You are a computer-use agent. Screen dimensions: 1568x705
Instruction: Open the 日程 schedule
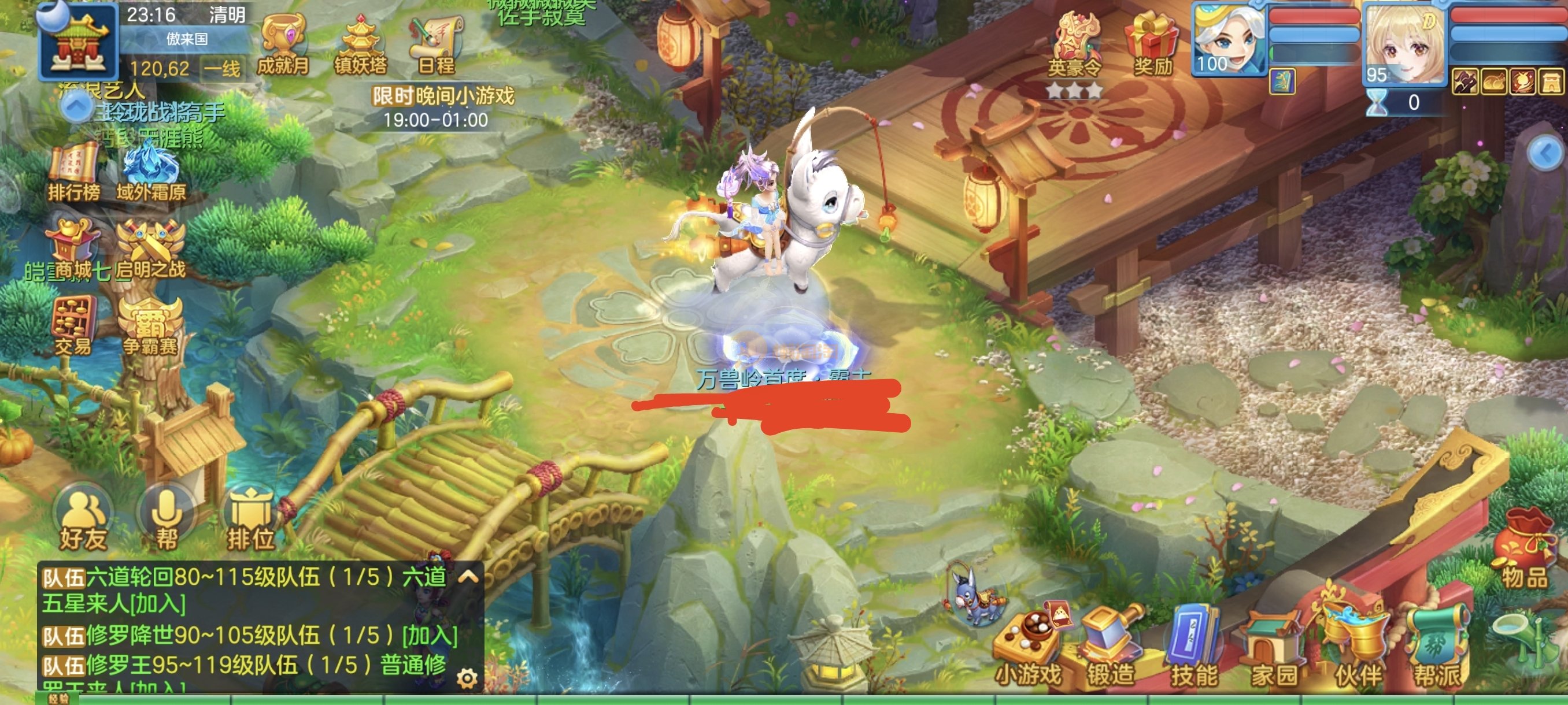436,44
